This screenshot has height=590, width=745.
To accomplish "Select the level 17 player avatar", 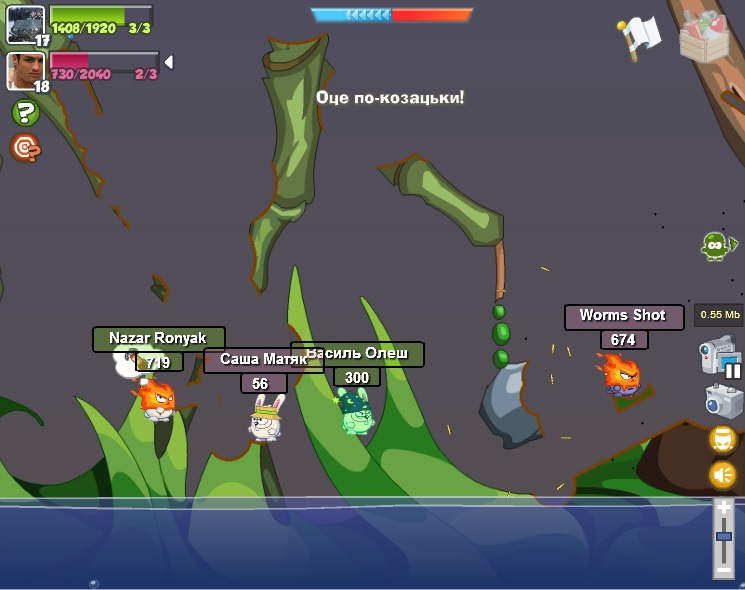I will coord(24,23).
